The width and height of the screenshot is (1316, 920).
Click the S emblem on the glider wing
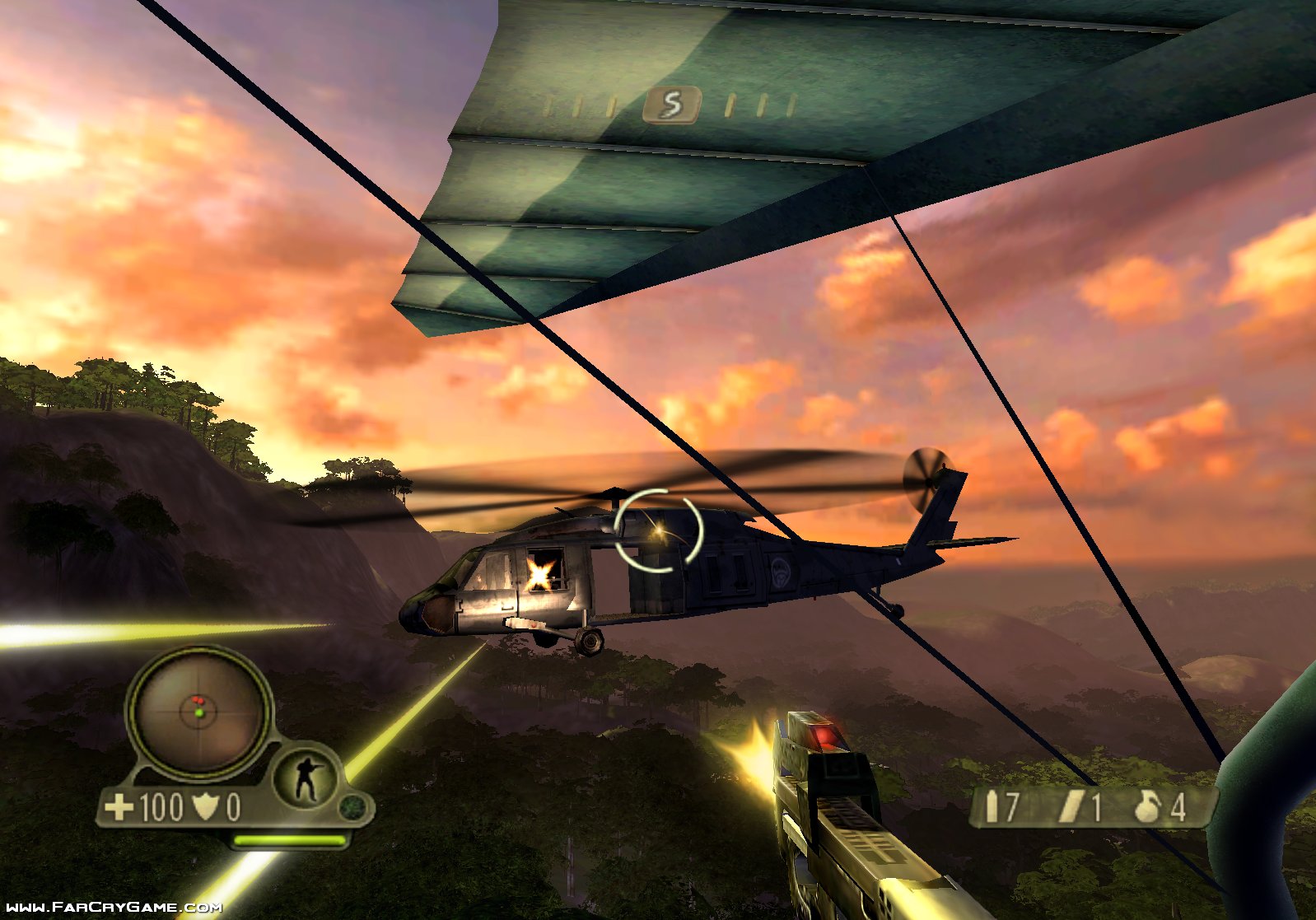[x=671, y=103]
